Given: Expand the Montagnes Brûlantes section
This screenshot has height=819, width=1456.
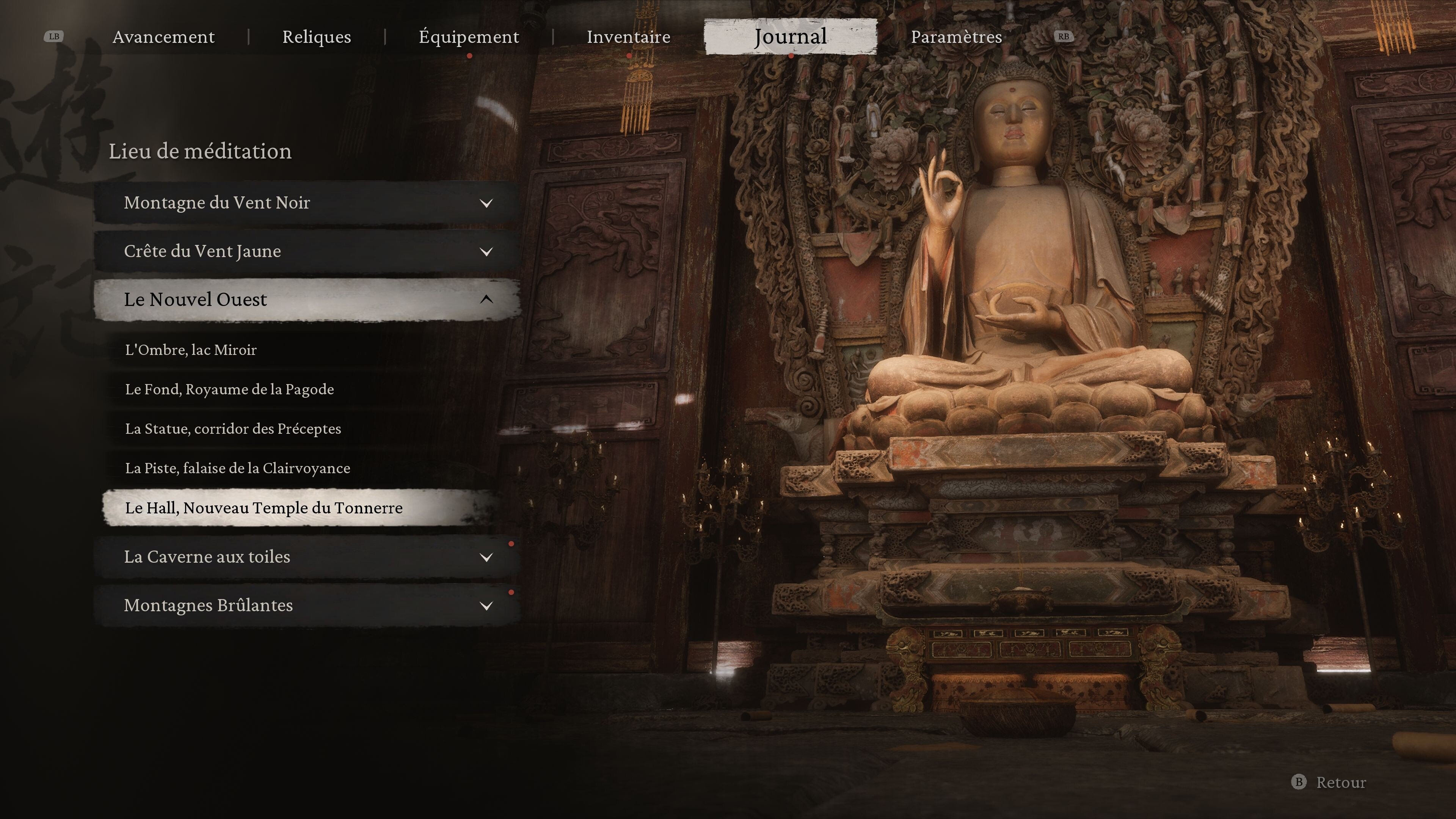Looking at the screenshot, I should pos(307,606).
